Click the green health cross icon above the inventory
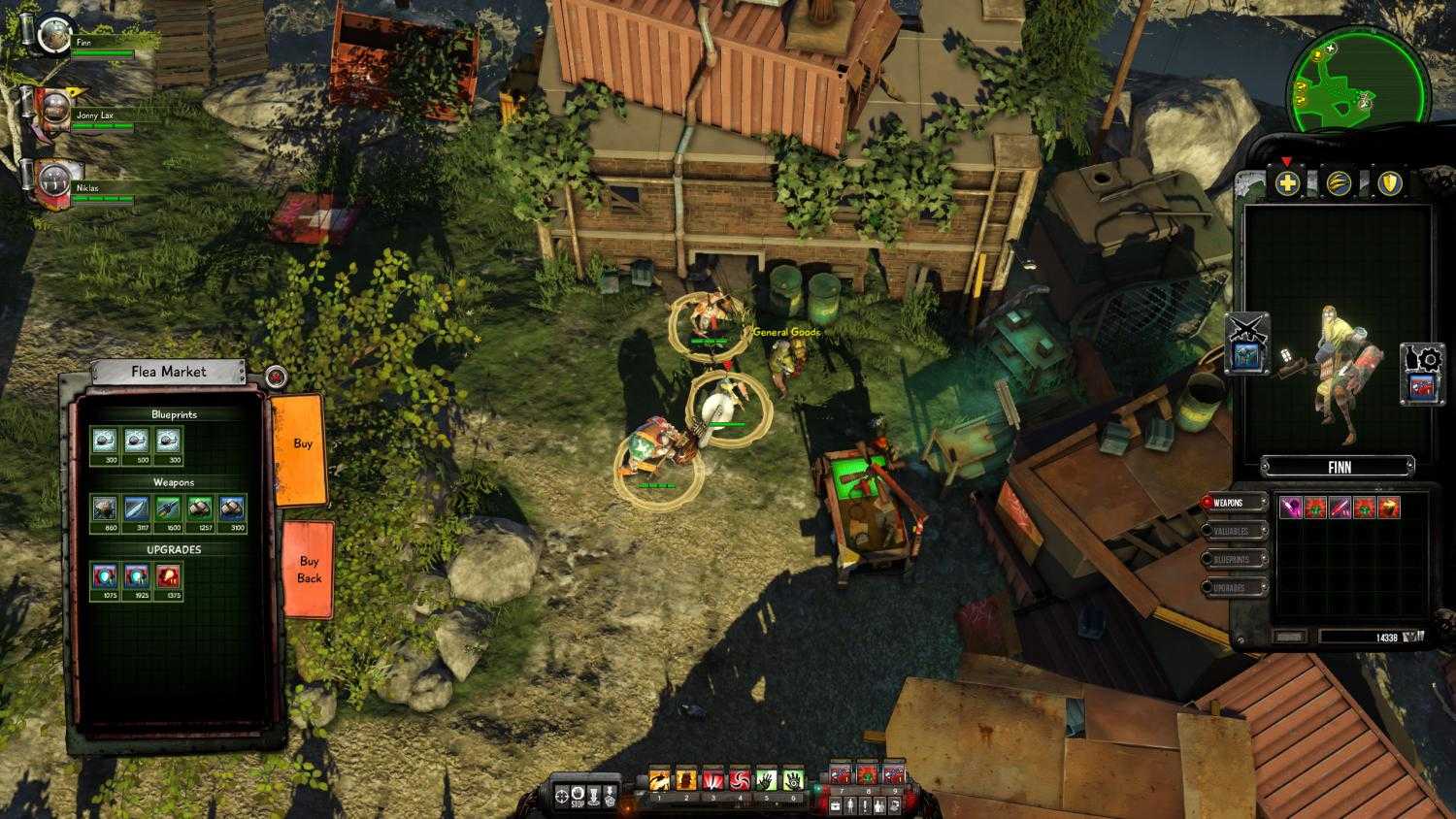This screenshot has width=1456, height=819. tap(1288, 181)
